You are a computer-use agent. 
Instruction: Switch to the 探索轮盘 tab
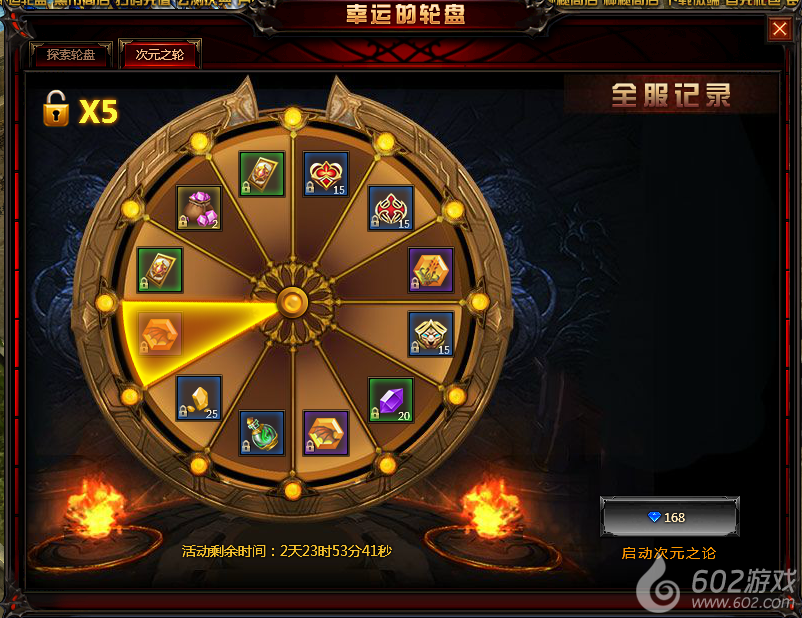(x=71, y=55)
